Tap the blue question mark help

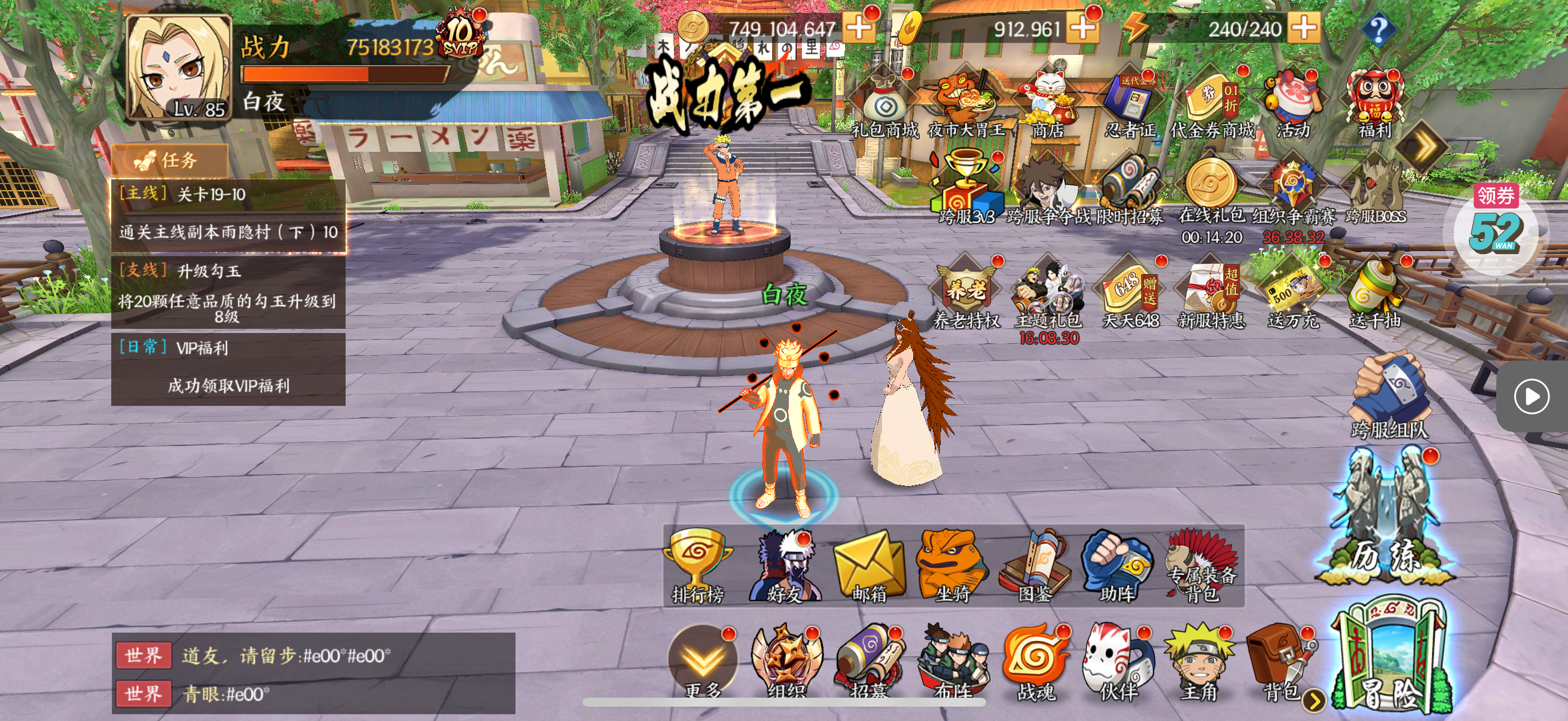click(x=1378, y=29)
